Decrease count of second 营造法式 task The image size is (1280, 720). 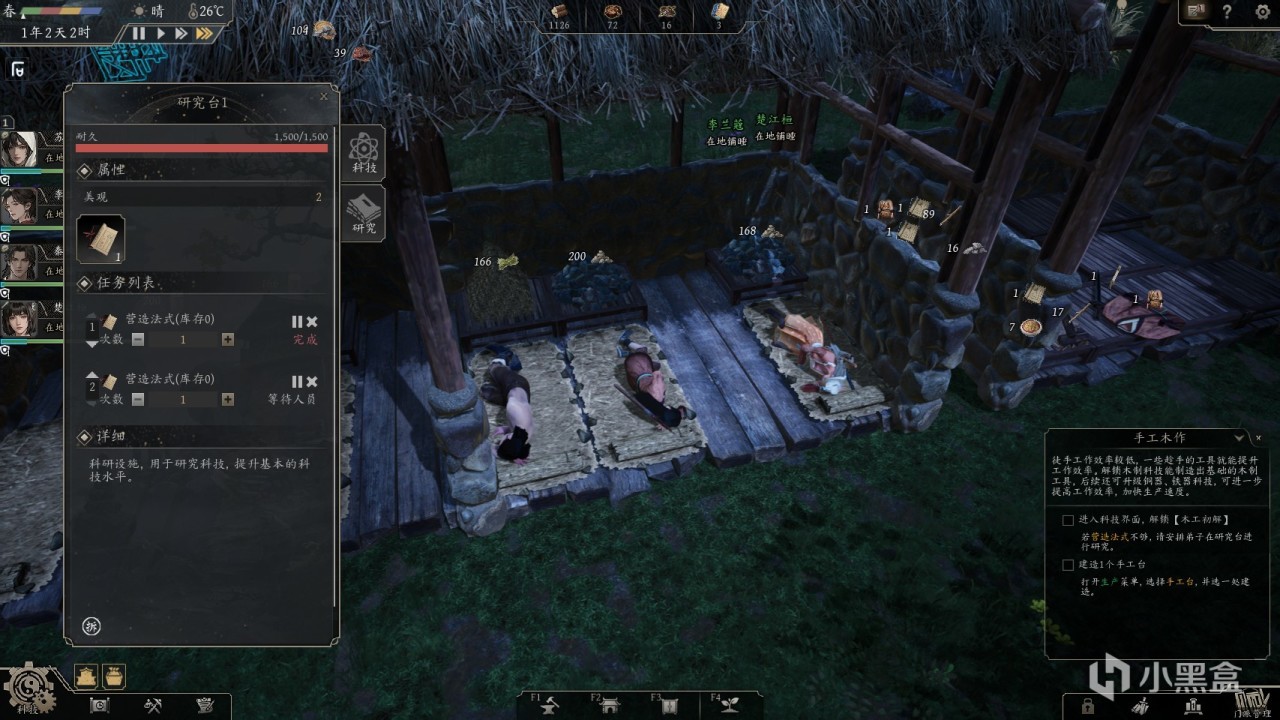point(138,400)
